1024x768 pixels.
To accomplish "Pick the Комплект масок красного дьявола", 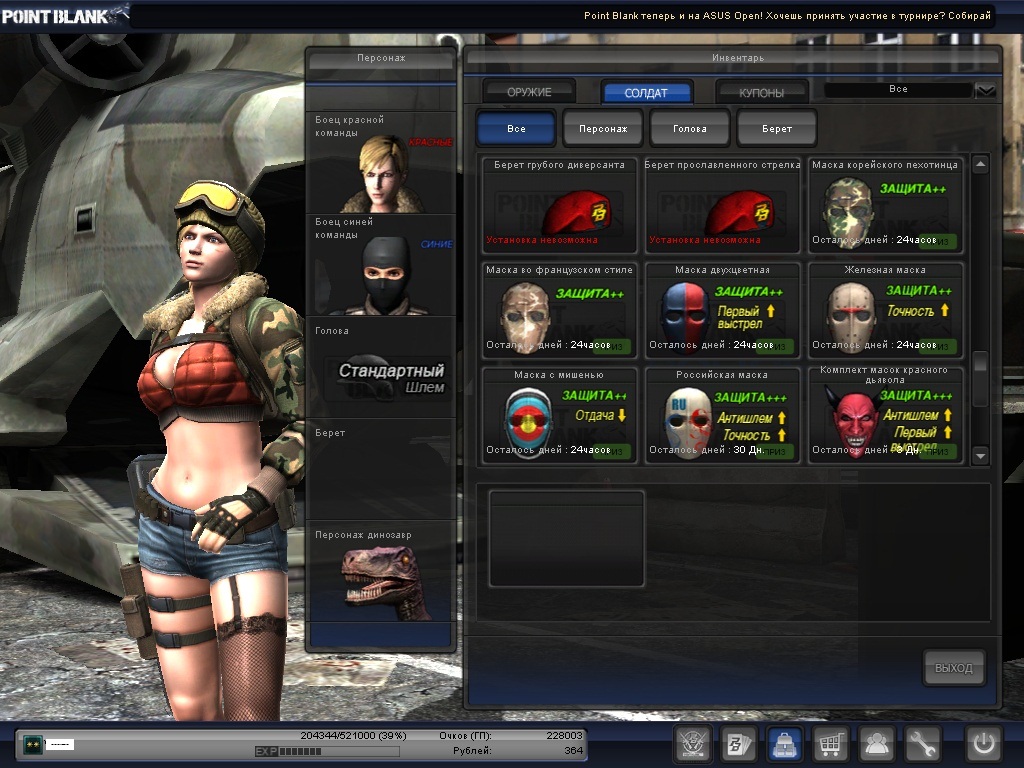I will [885, 415].
